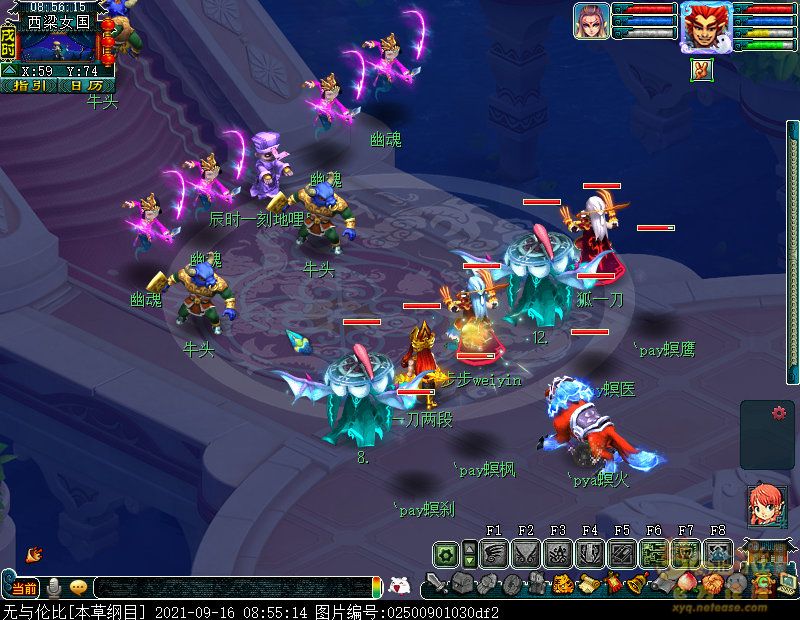Activate the F1 skill shortcut slot
This screenshot has width=800, height=620.
[493, 552]
